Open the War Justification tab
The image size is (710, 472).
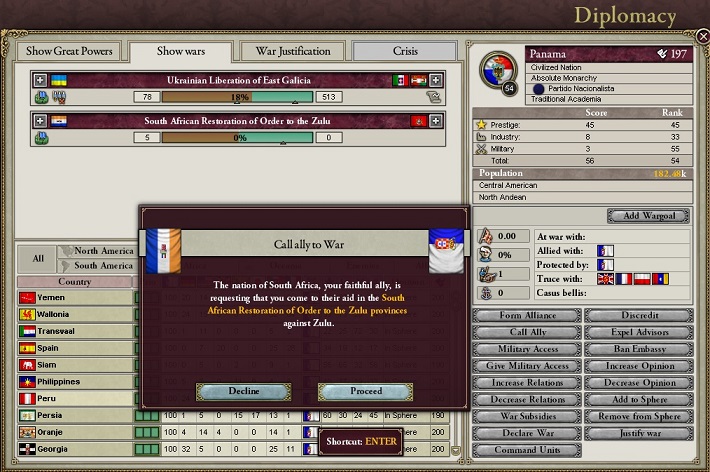click(x=293, y=51)
